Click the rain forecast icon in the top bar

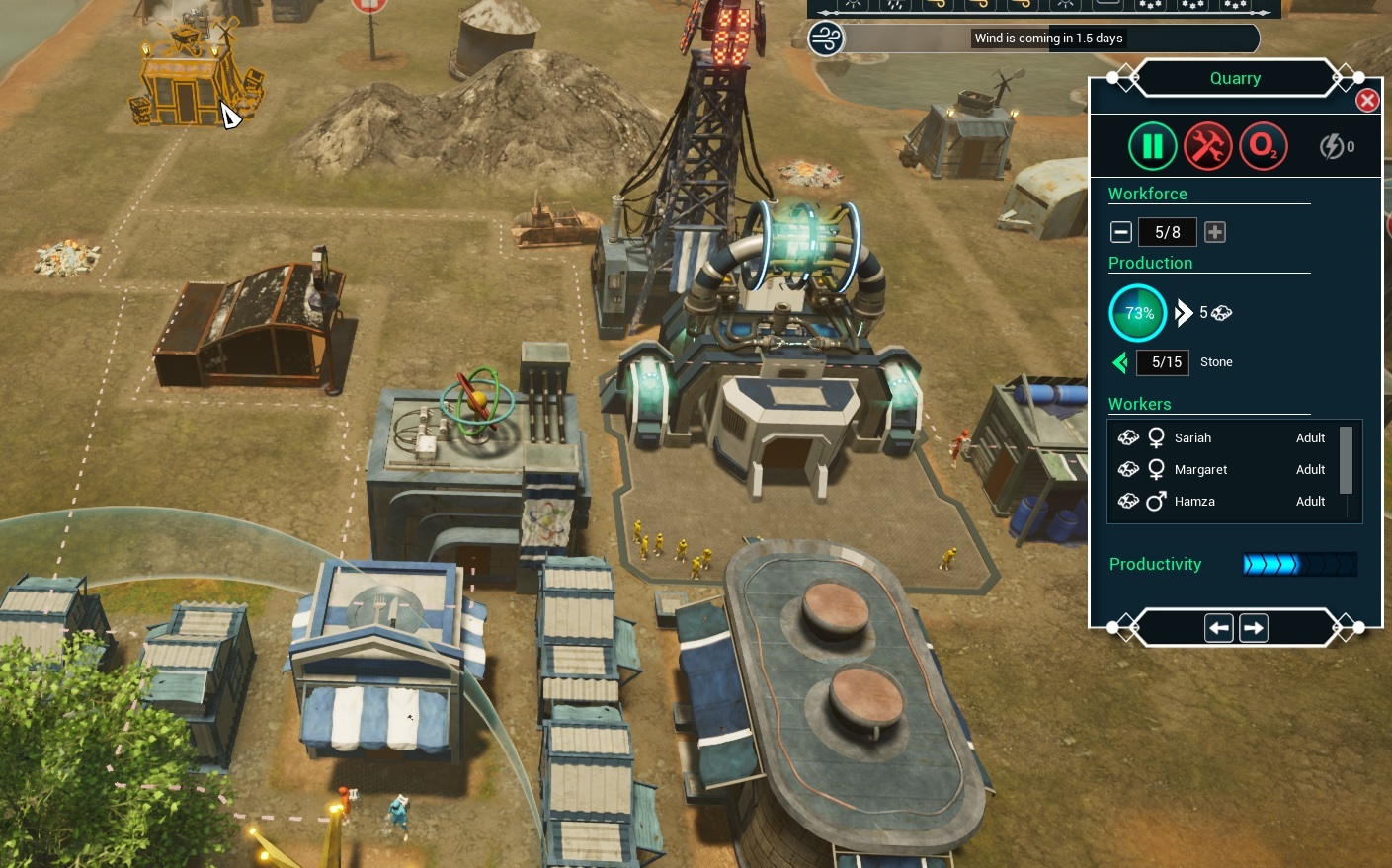coord(896,4)
